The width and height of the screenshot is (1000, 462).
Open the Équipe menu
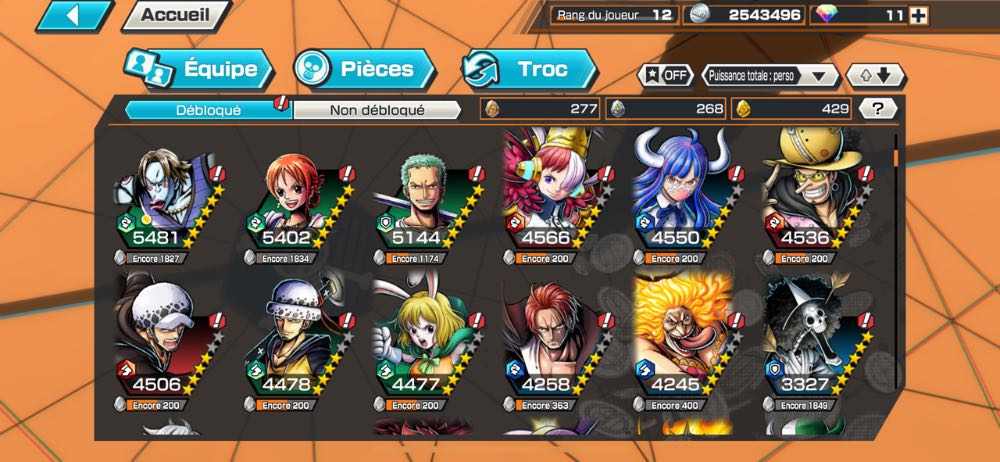tap(198, 69)
